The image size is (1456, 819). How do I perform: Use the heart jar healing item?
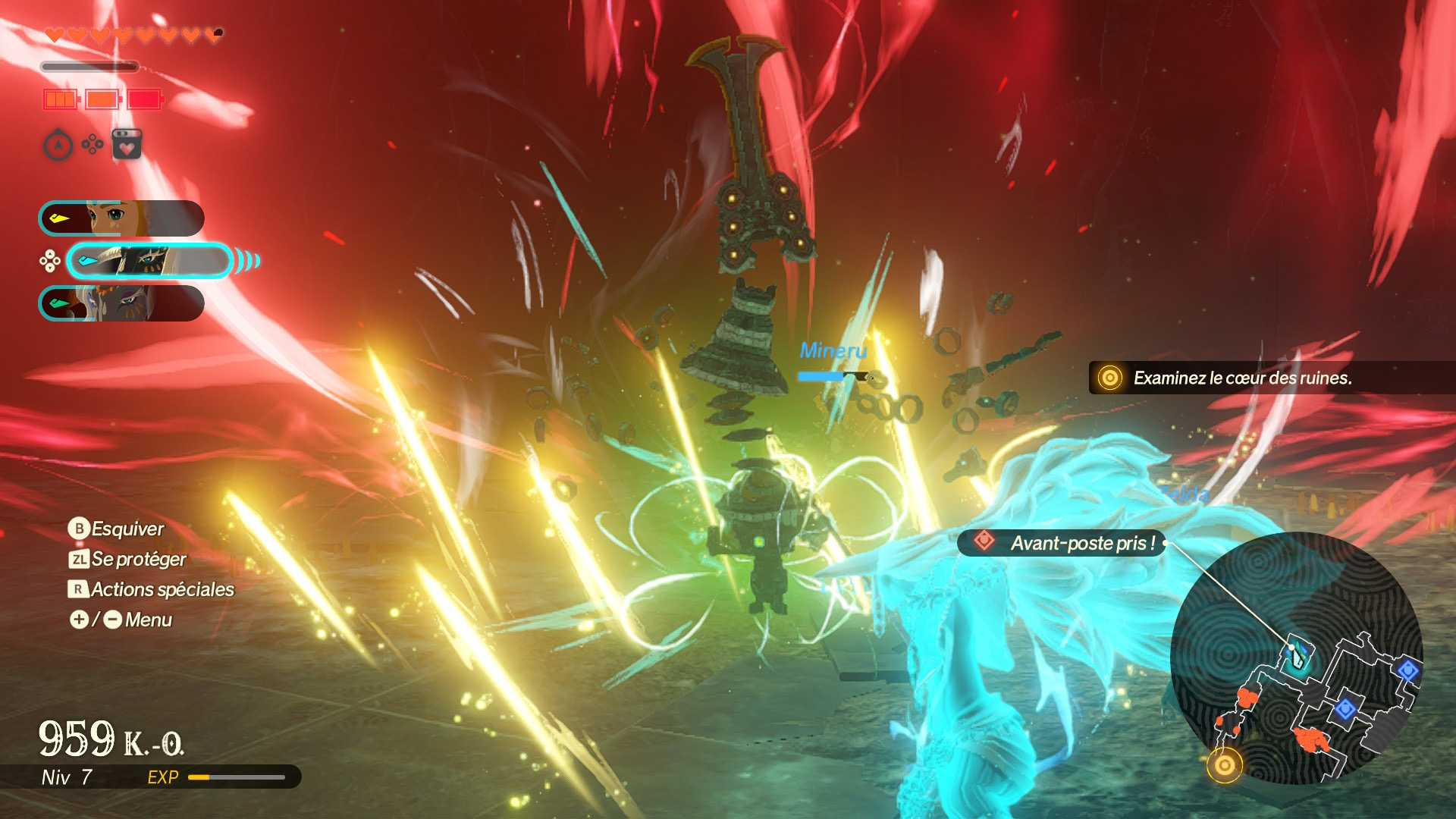pos(127,144)
